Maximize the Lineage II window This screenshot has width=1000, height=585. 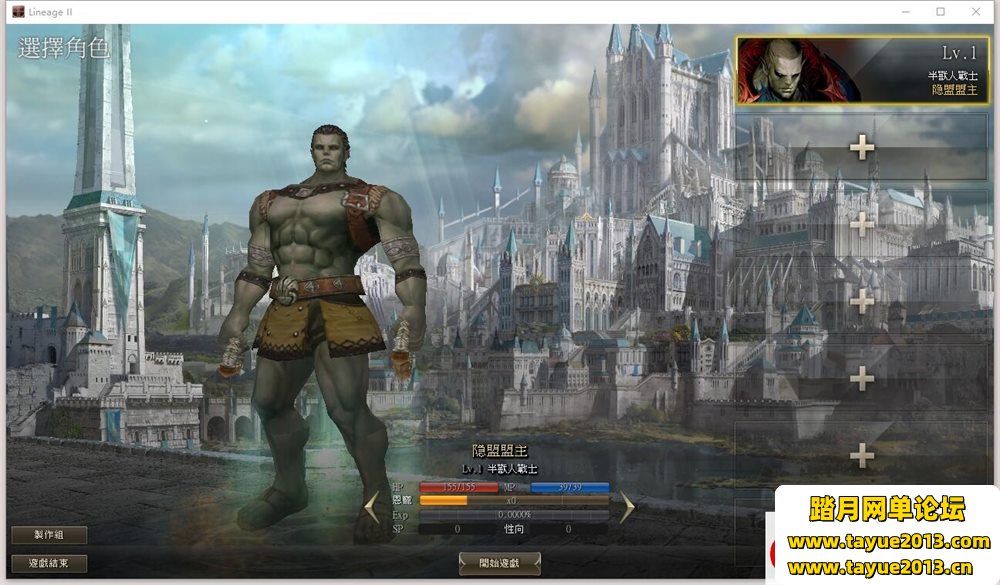(x=940, y=11)
